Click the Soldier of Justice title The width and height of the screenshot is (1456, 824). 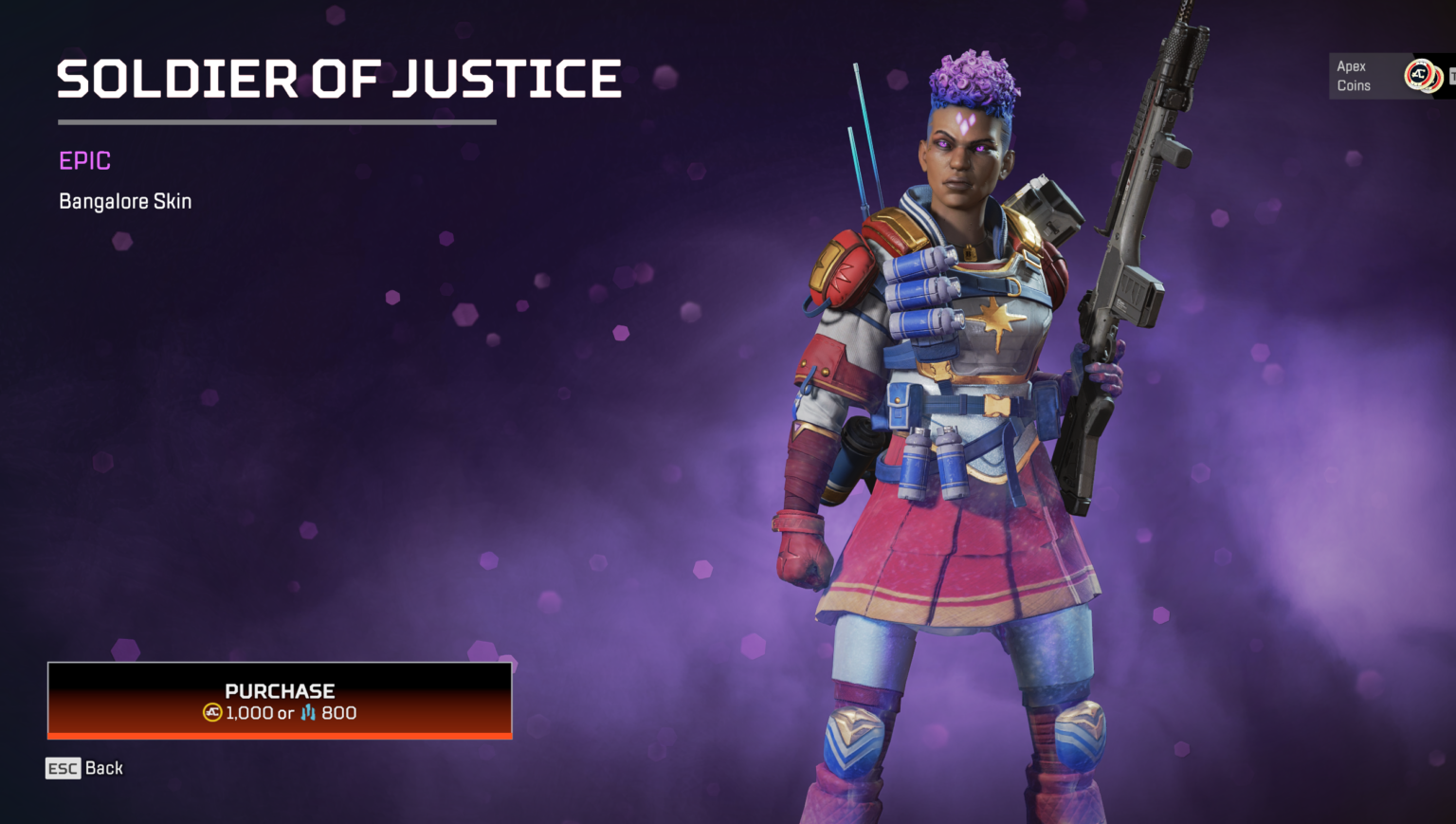coord(338,81)
